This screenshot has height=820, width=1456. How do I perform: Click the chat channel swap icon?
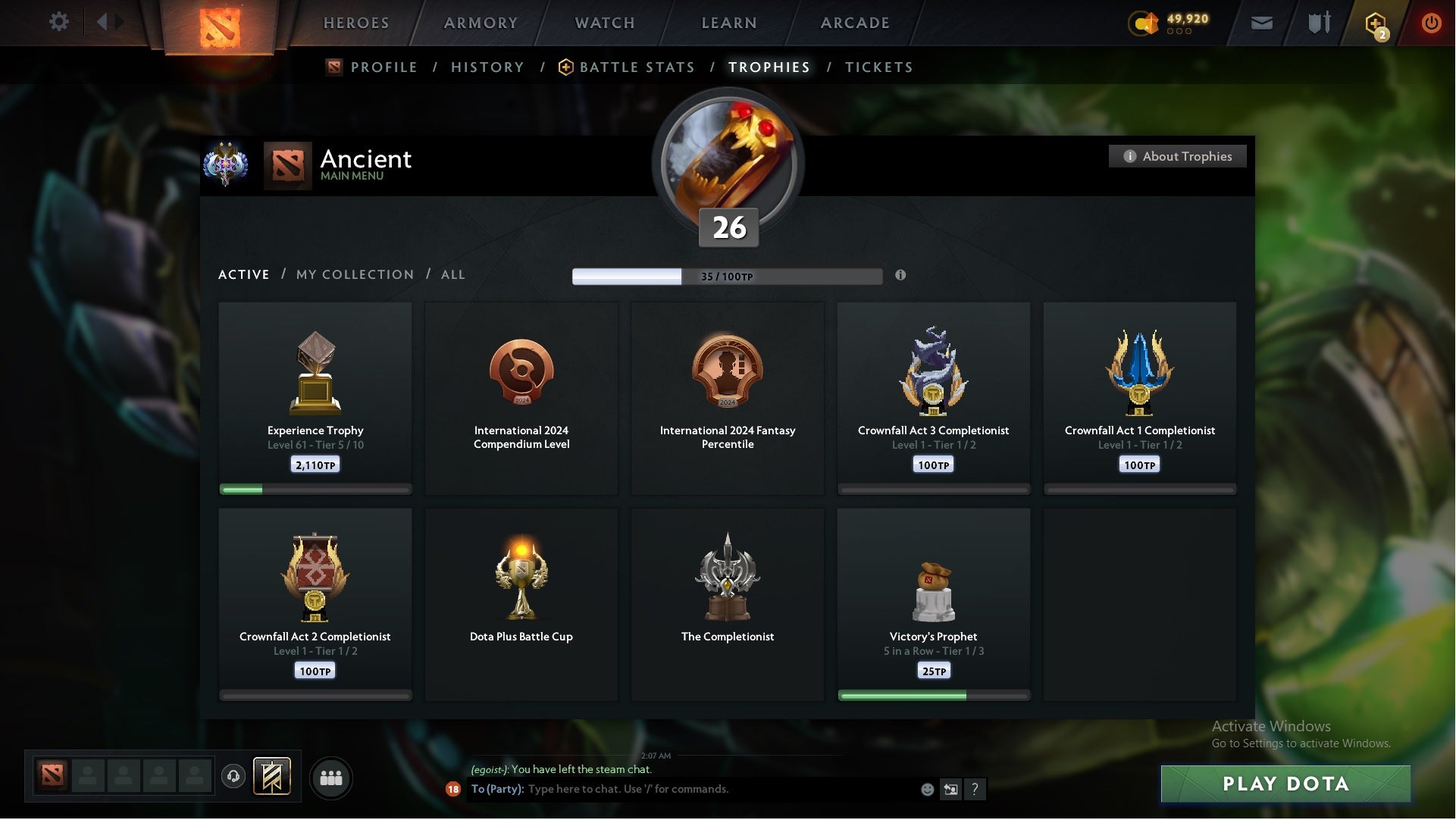952,789
